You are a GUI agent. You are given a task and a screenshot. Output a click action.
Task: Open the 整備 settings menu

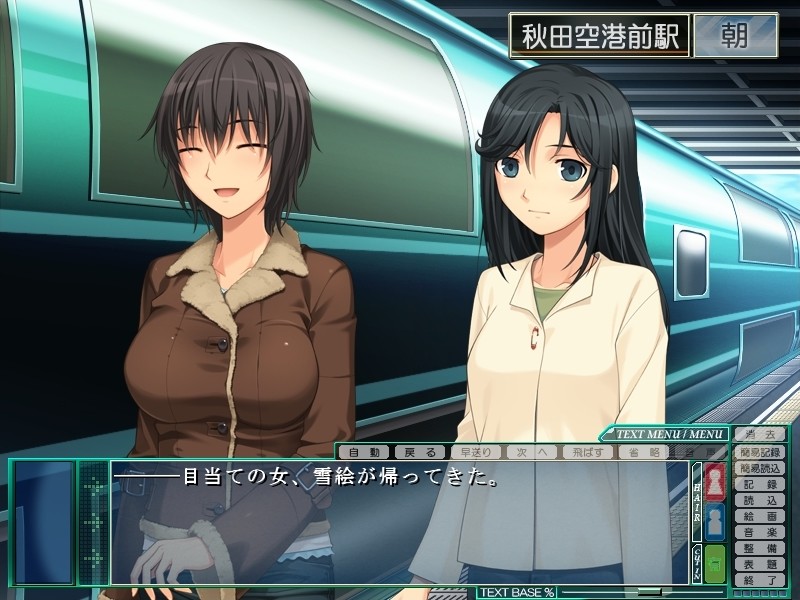pos(760,549)
